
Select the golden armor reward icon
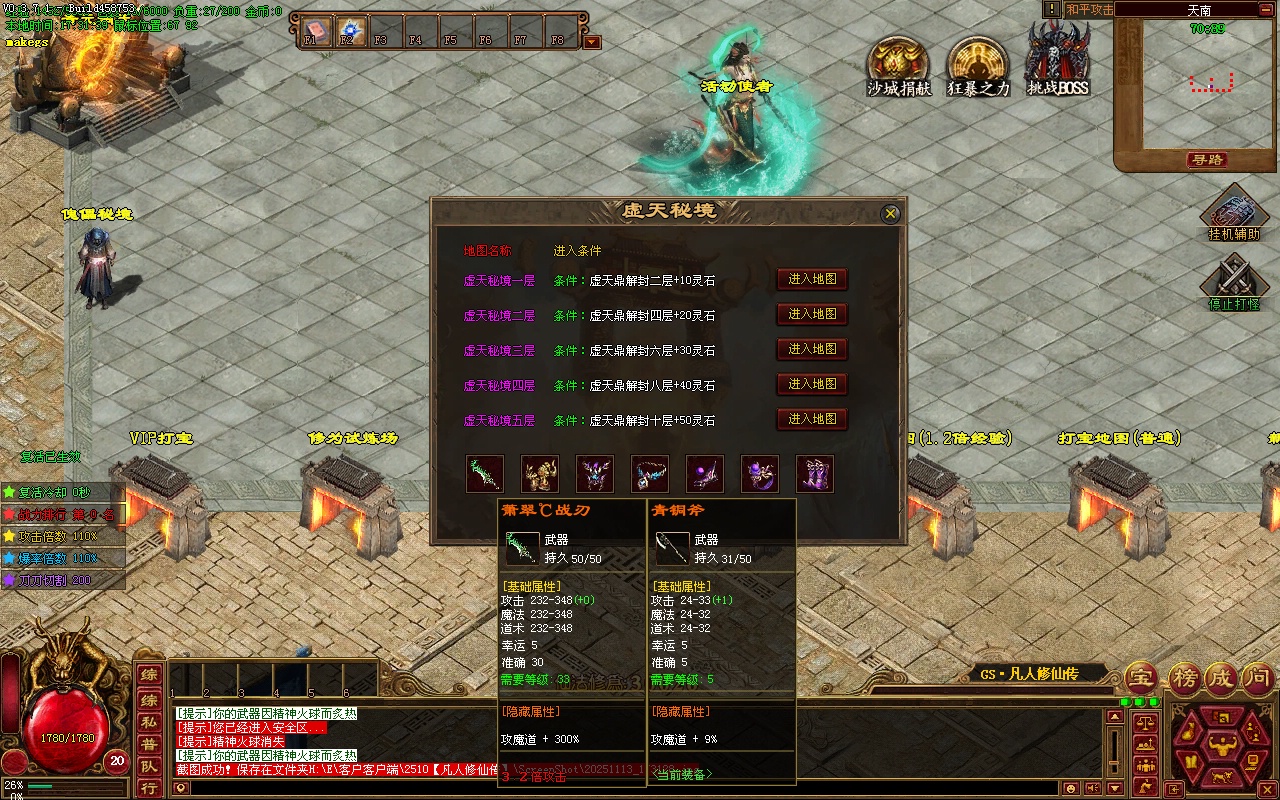(540, 474)
